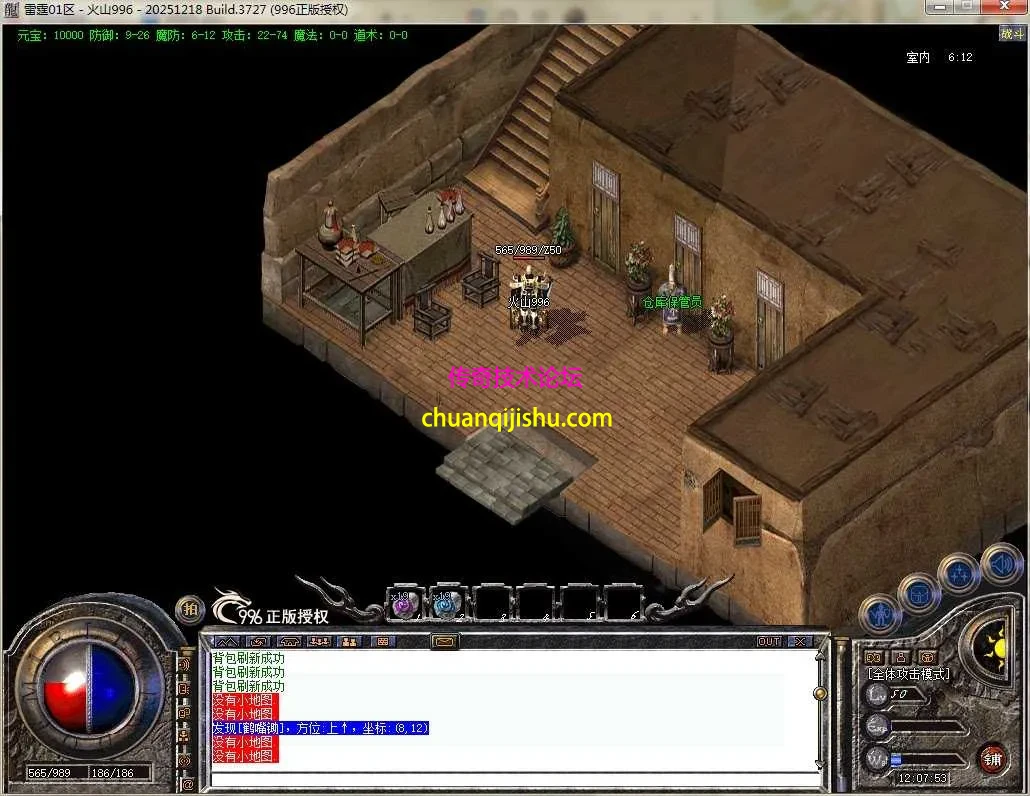Use the purple potion in hotbar slot 1
The width and height of the screenshot is (1030, 796).
403,605
